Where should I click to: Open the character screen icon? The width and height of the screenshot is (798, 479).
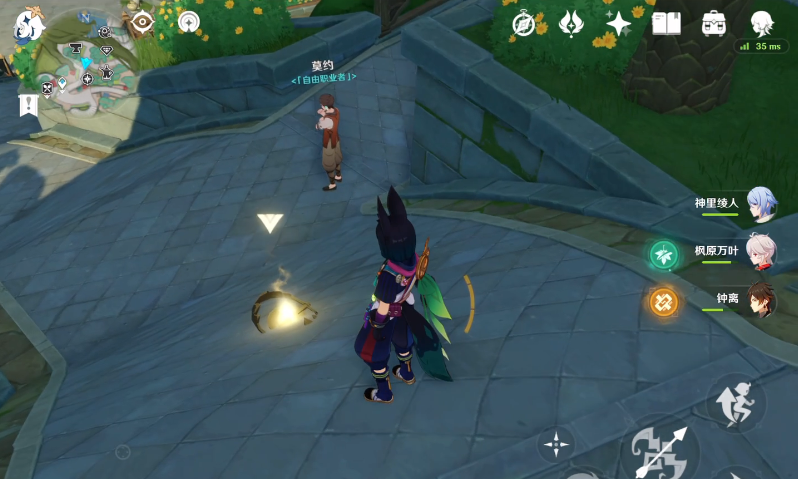762,22
